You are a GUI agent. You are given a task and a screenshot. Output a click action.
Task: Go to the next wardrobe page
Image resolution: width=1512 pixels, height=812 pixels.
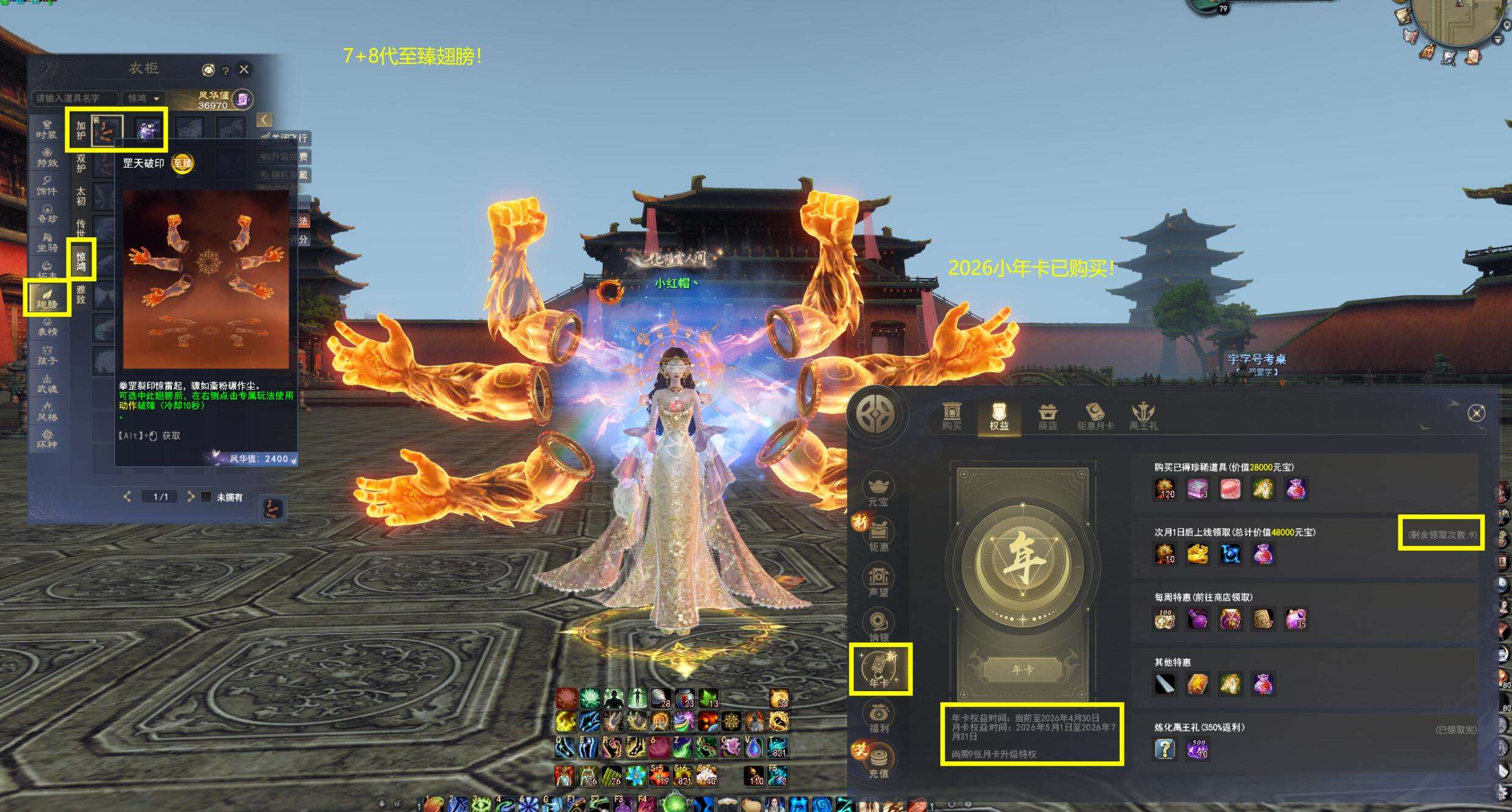coord(191,497)
